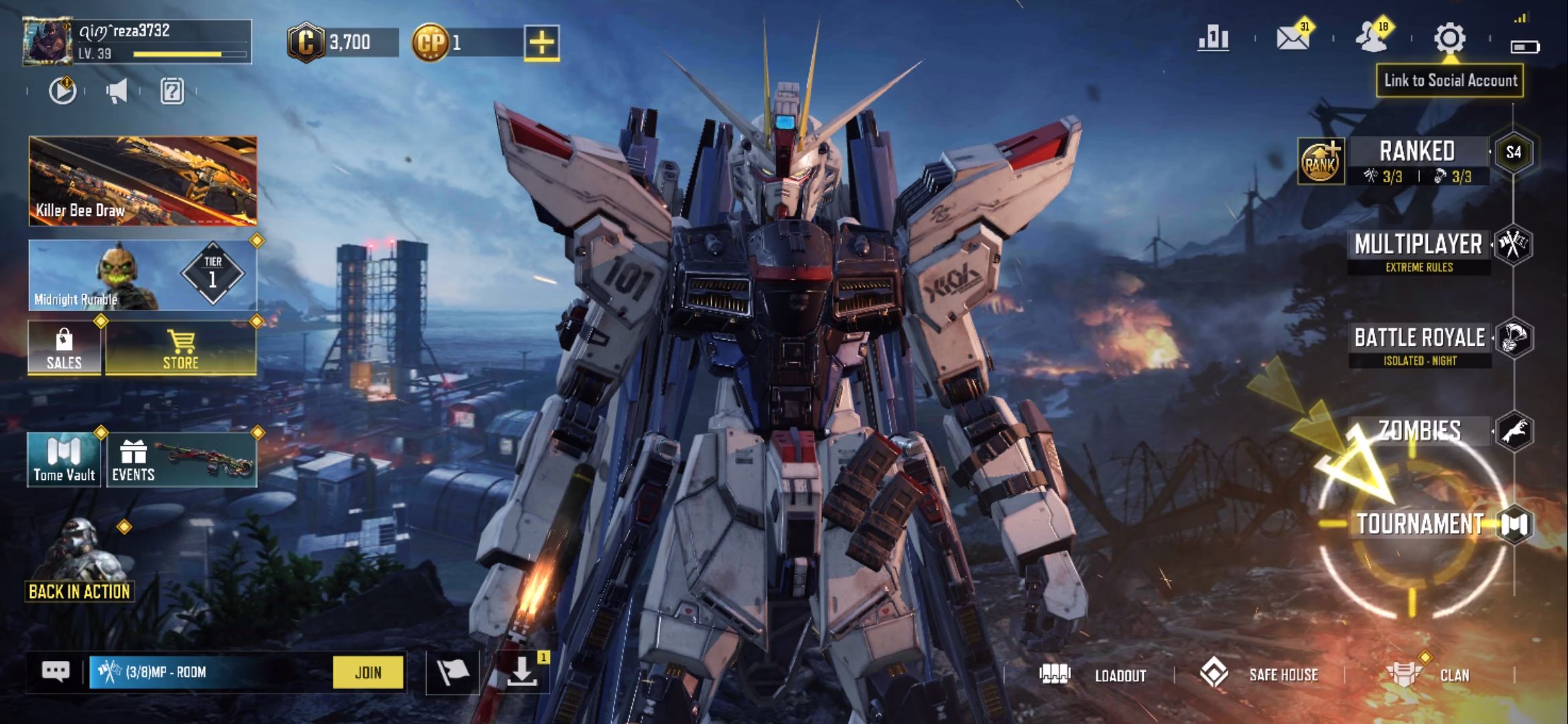
Task: Open the Ranked mode menu
Action: pyautogui.click(x=1417, y=153)
